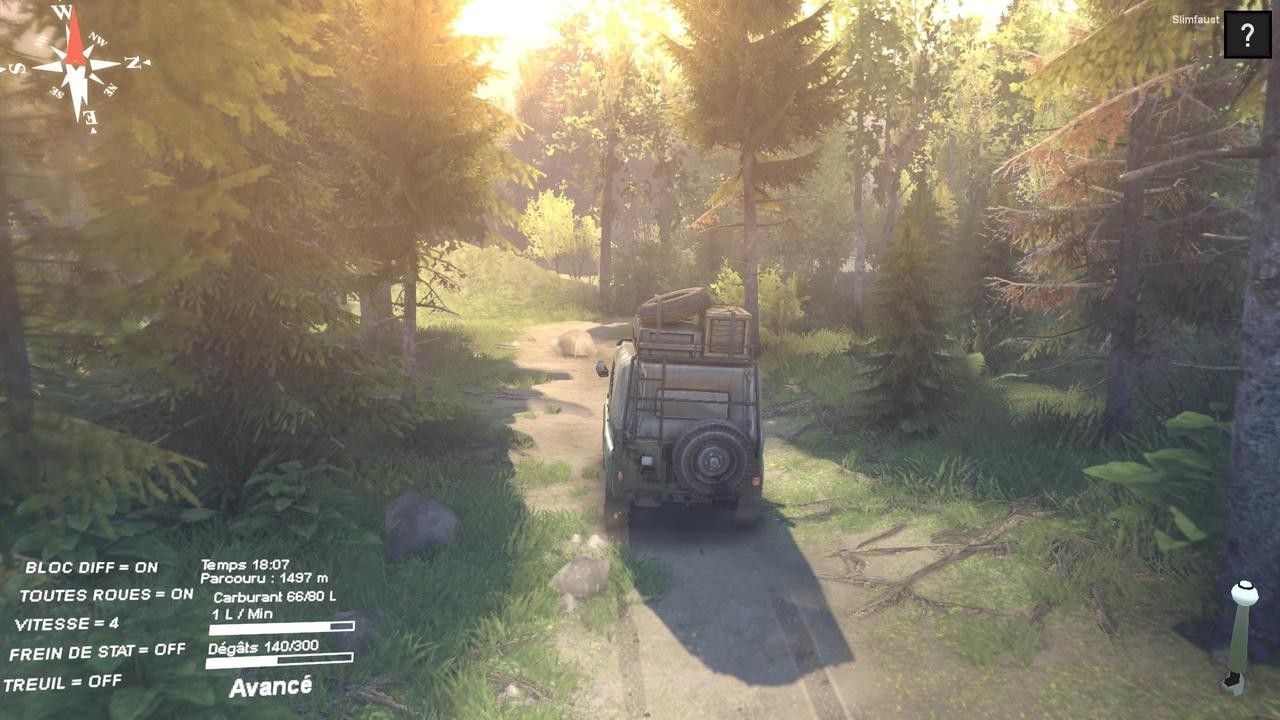The image size is (1280, 720).
Task: Activate the TREUIL winch option
Action: (63, 682)
